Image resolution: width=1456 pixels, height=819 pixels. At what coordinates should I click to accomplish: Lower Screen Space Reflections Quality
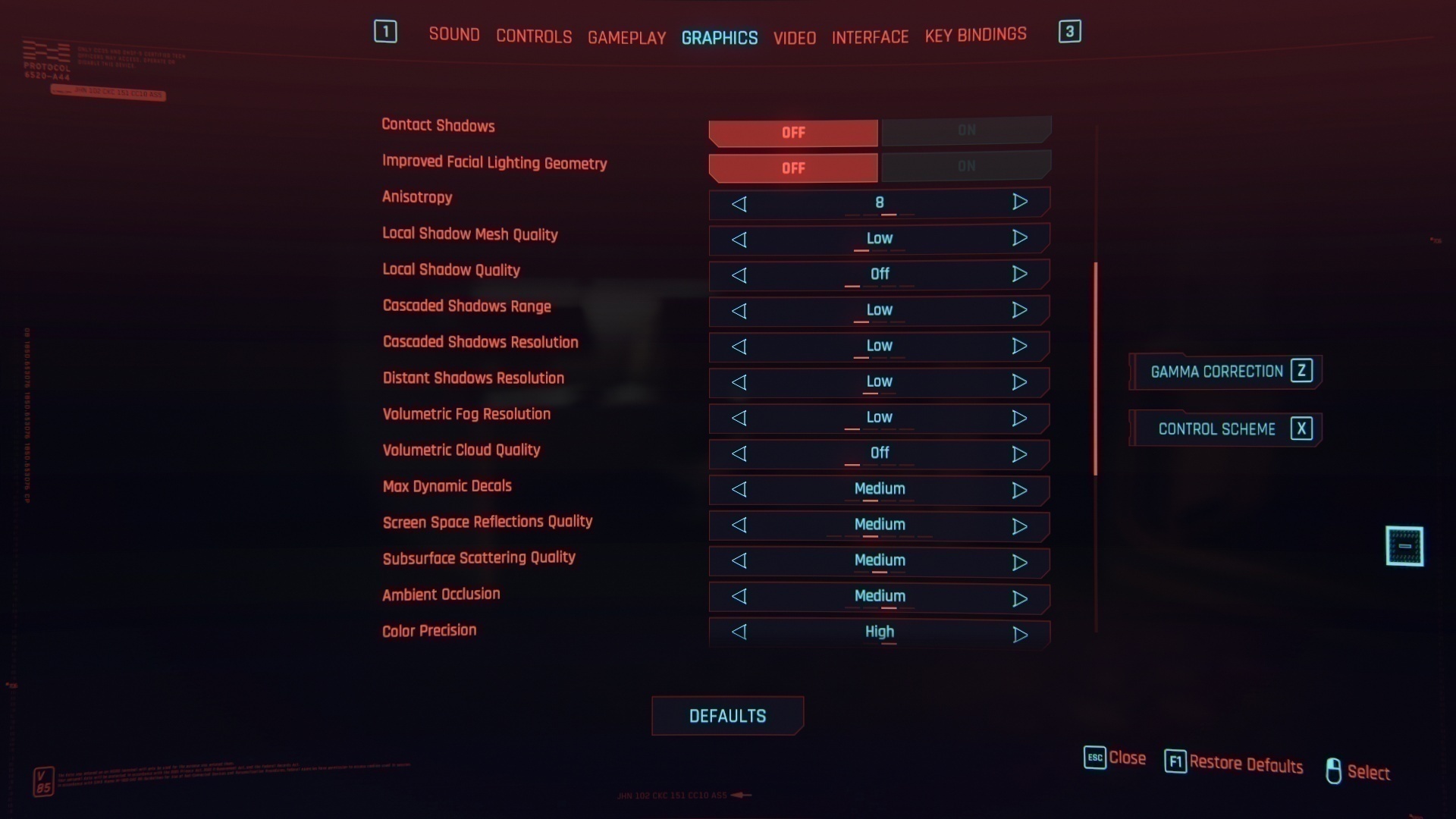(739, 526)
